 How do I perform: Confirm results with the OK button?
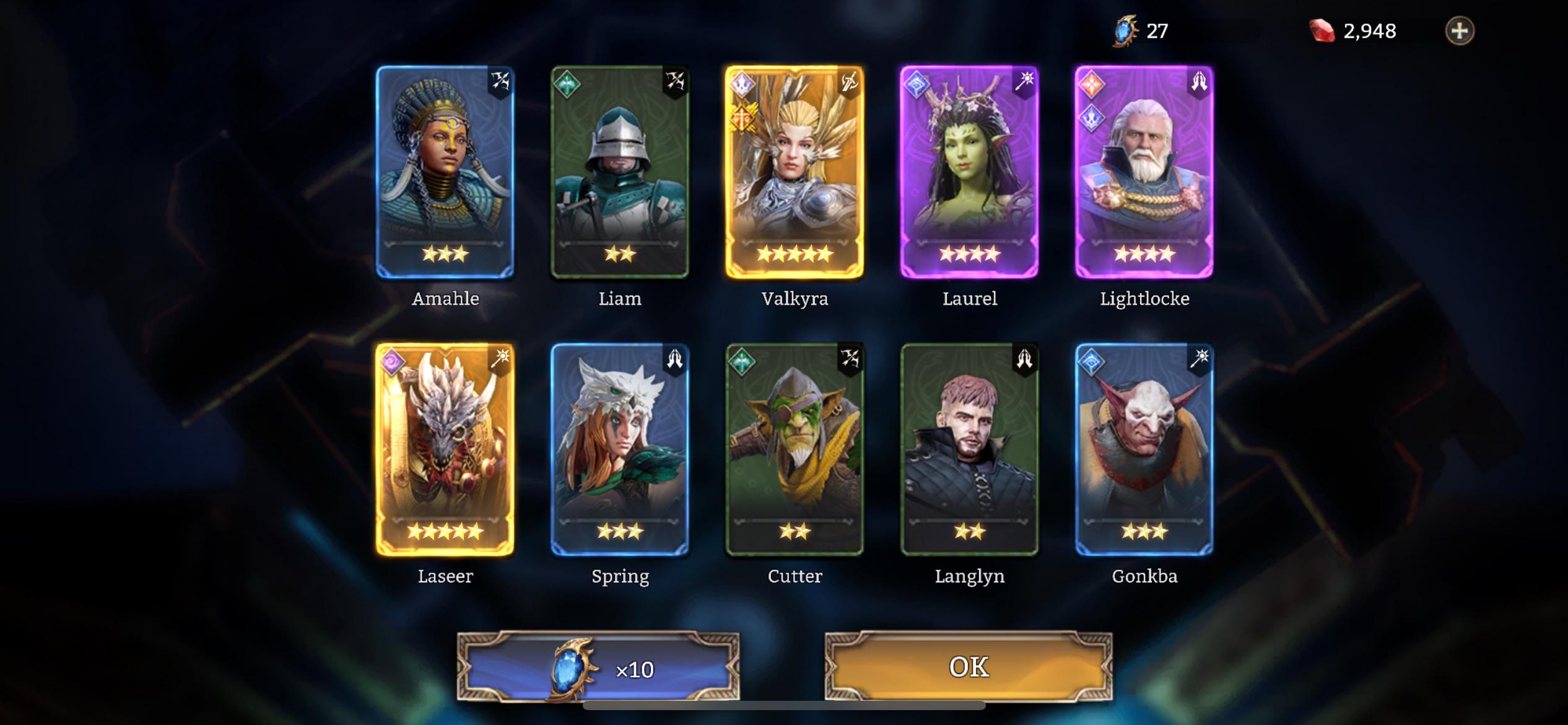tap(969, 667)
